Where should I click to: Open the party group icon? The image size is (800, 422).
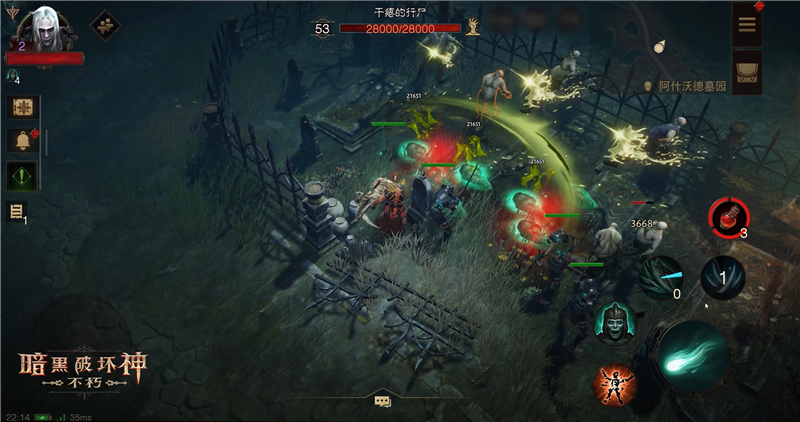pos(104,25)
